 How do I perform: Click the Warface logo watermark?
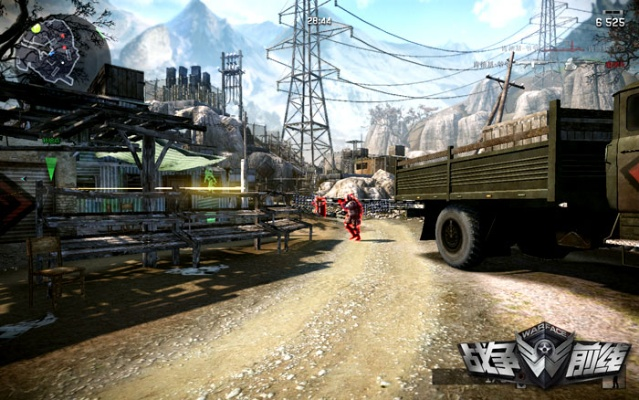545,357
